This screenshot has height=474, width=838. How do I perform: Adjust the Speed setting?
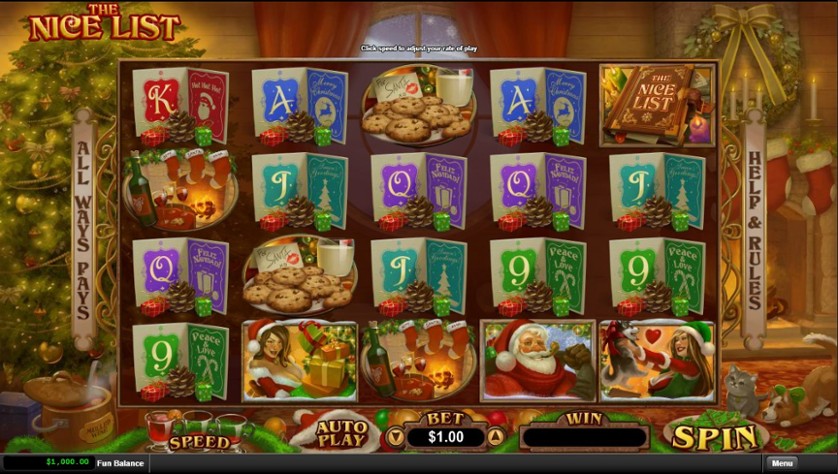[x=199, y=441]
